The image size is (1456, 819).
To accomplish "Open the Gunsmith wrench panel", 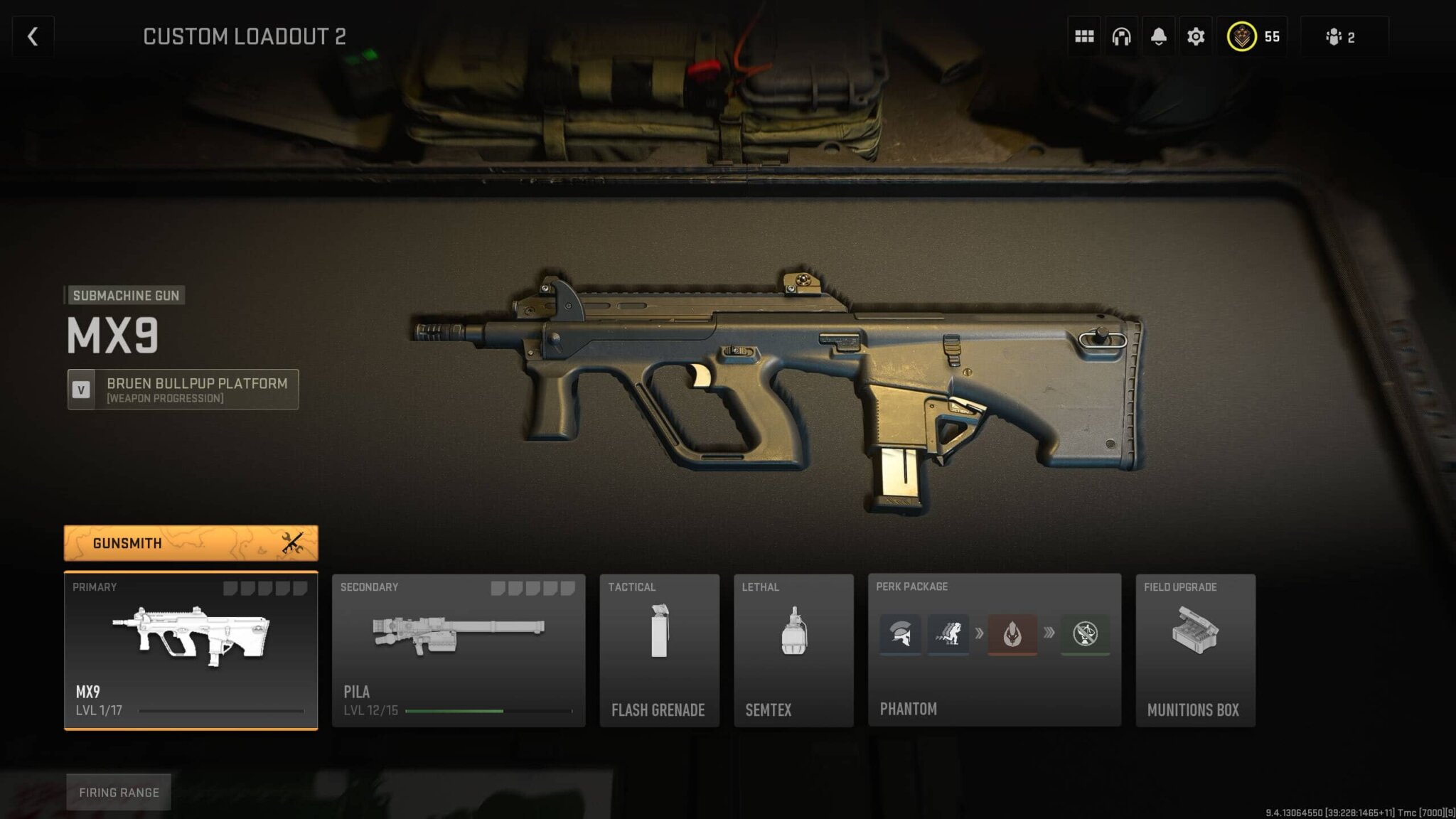I will (x=191, y=542).
